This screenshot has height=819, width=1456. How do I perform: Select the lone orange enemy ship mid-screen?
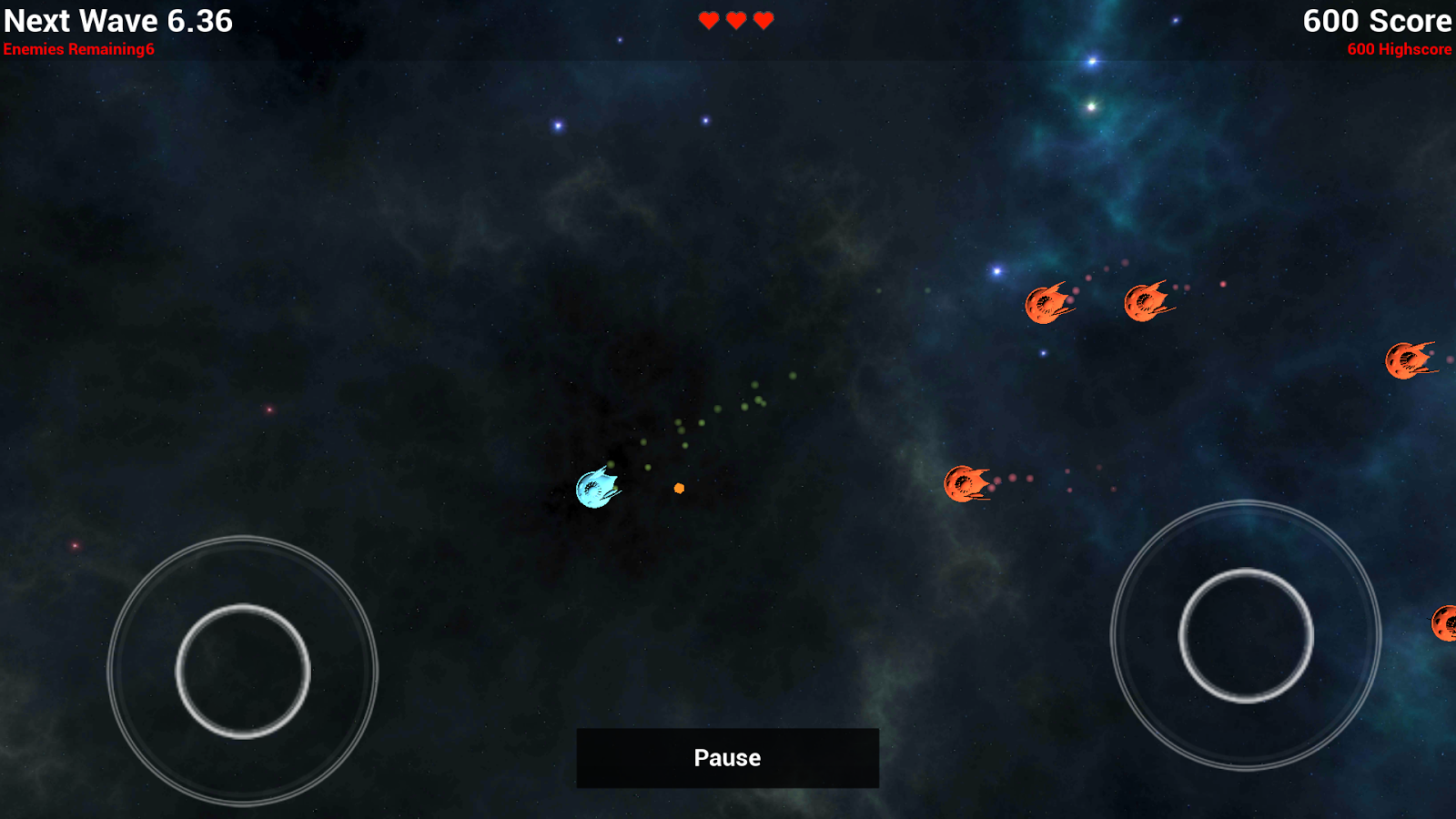coord(967,482)
